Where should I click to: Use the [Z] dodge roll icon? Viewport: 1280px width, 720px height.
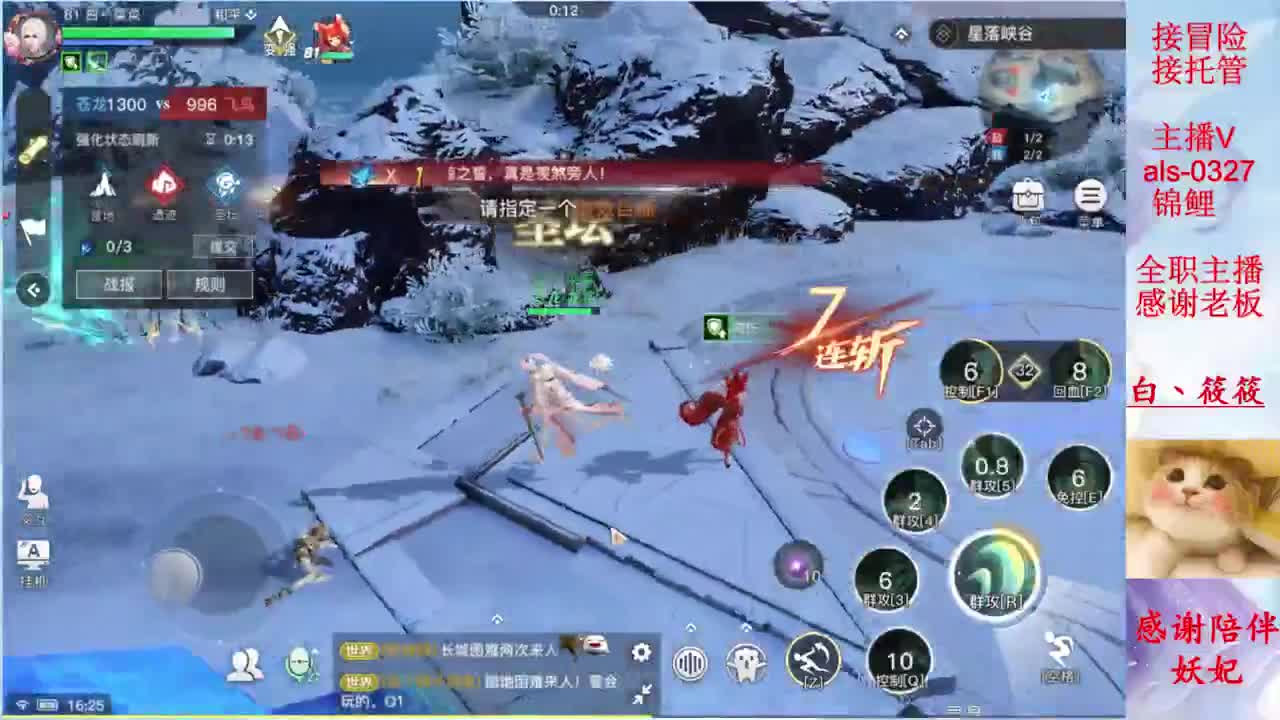point(814,660)
